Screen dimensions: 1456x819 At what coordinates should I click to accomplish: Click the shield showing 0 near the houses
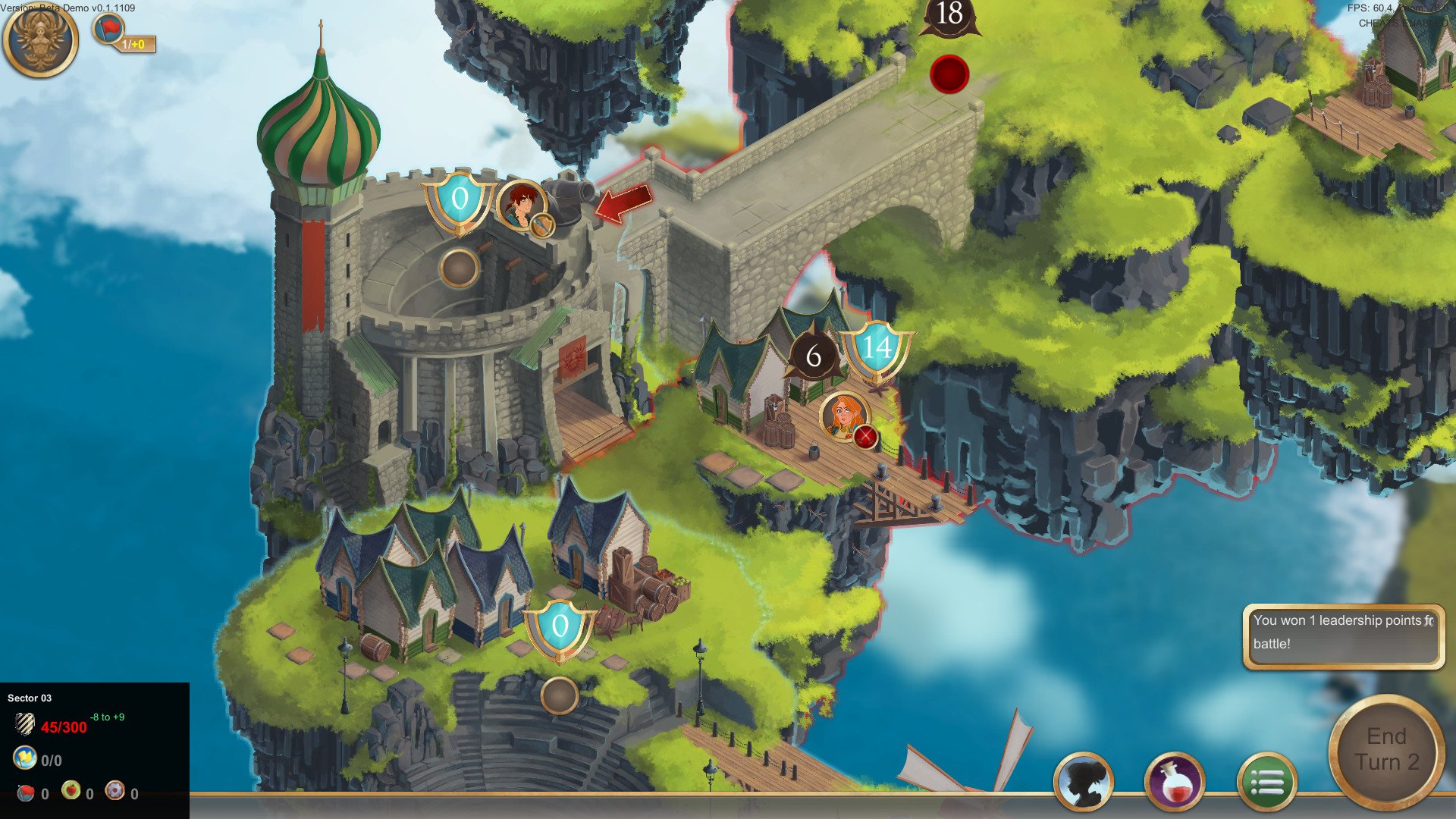click(561, 626)
